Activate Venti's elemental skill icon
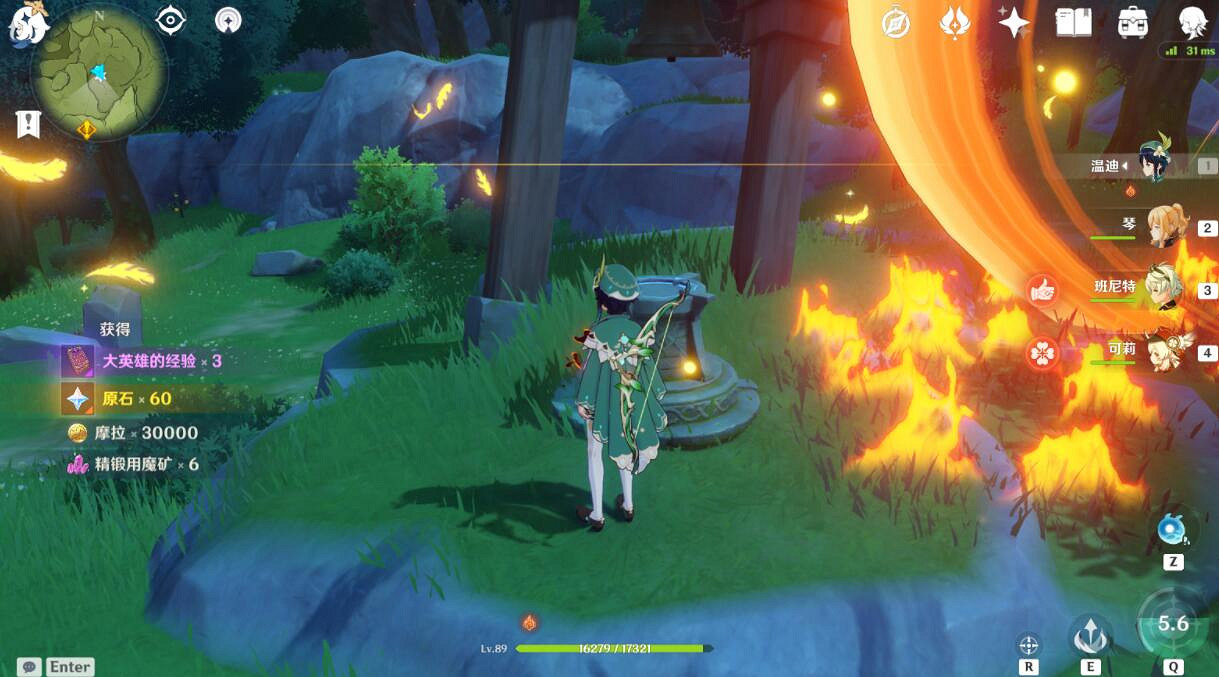The height and width of the screenshot is (677, 1219). pyautogui.click(x=1090, y=635)
